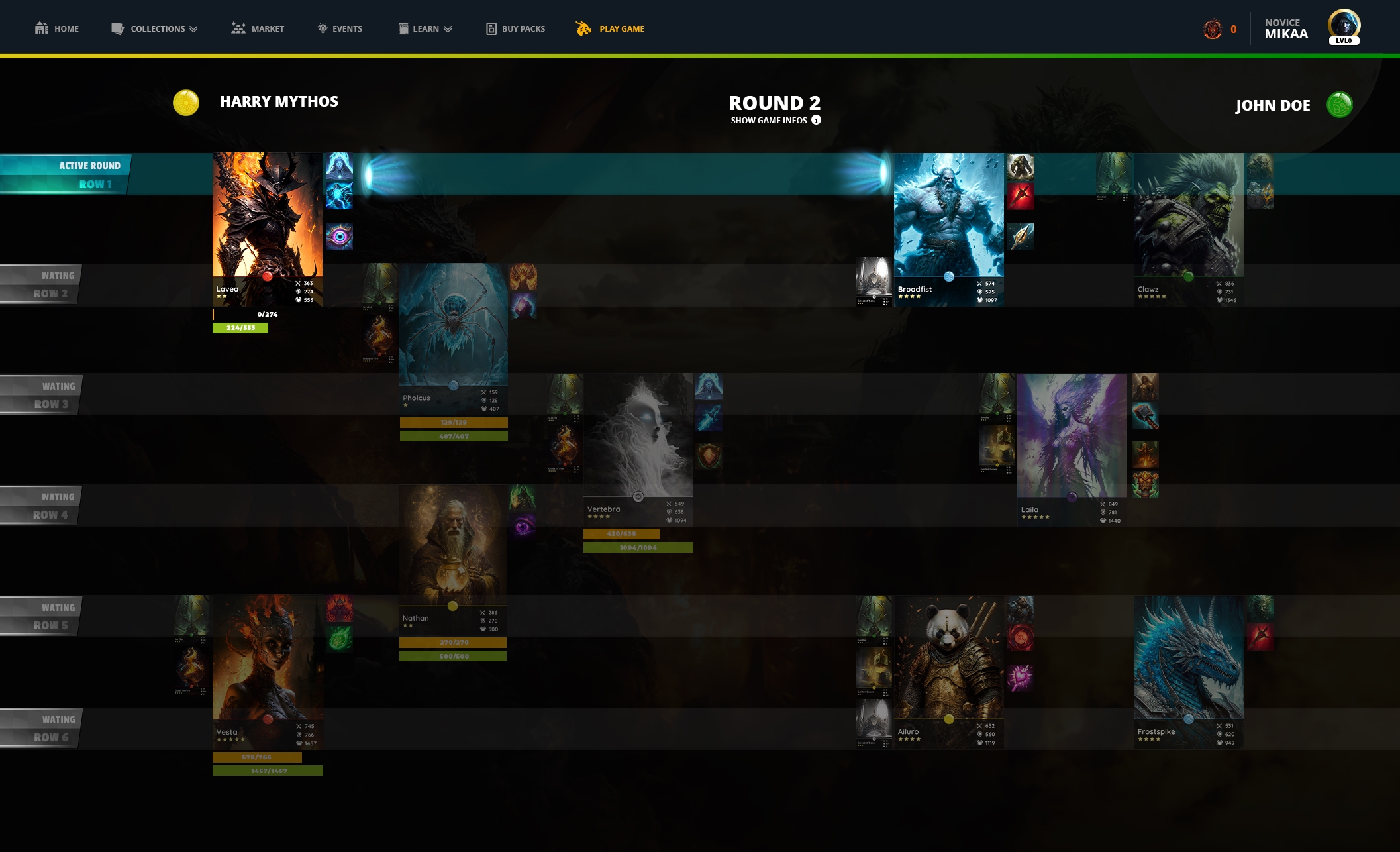Go to the Home page
This screenshot has width=1400, height=852.
(x=57, y=28)
